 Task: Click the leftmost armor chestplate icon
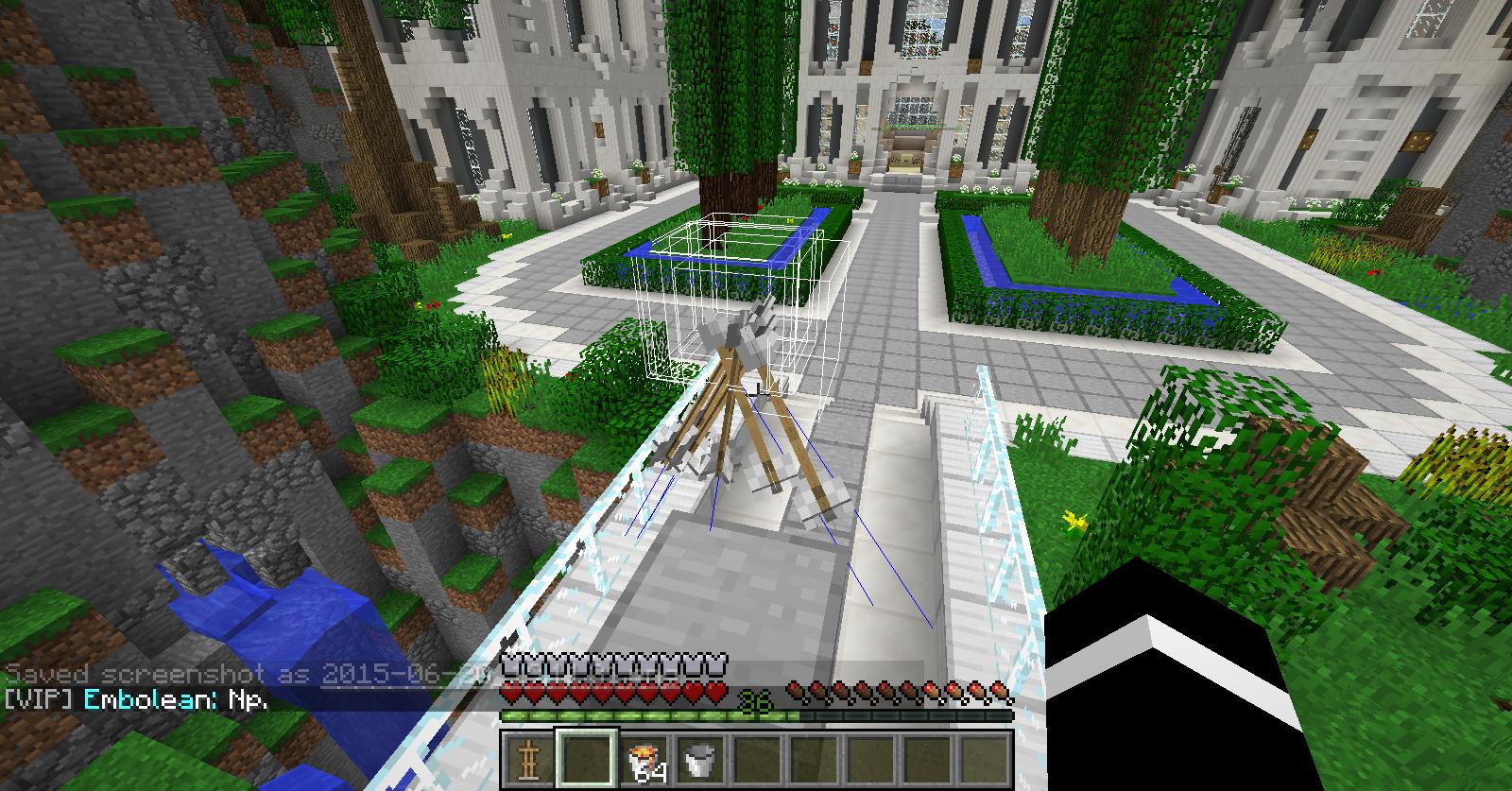click(x=510, y=664)
